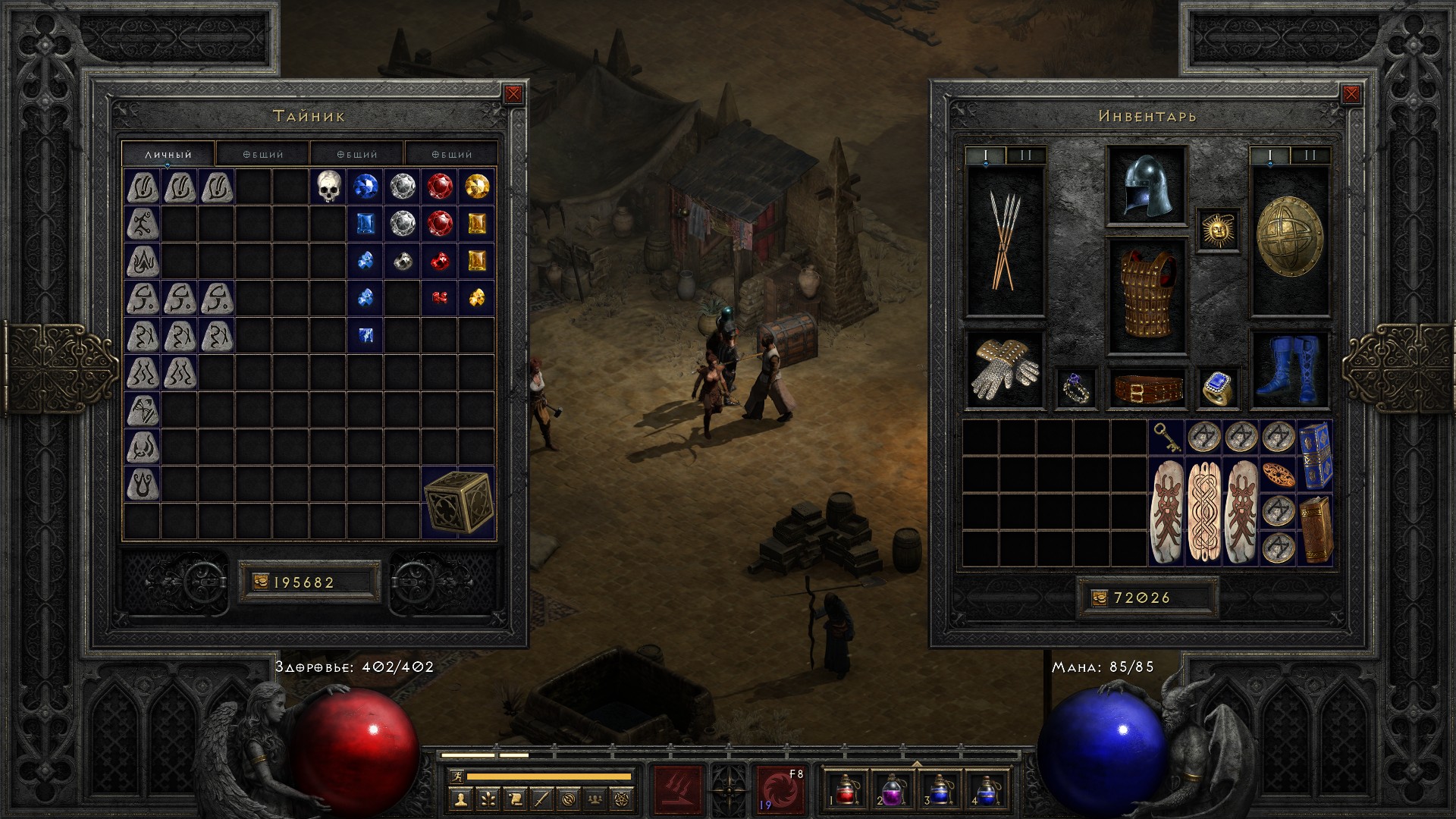Viewport: 1456px width, 819px height.
Task: Close the Инвентарь inventory window
Action: [1351, 94]
